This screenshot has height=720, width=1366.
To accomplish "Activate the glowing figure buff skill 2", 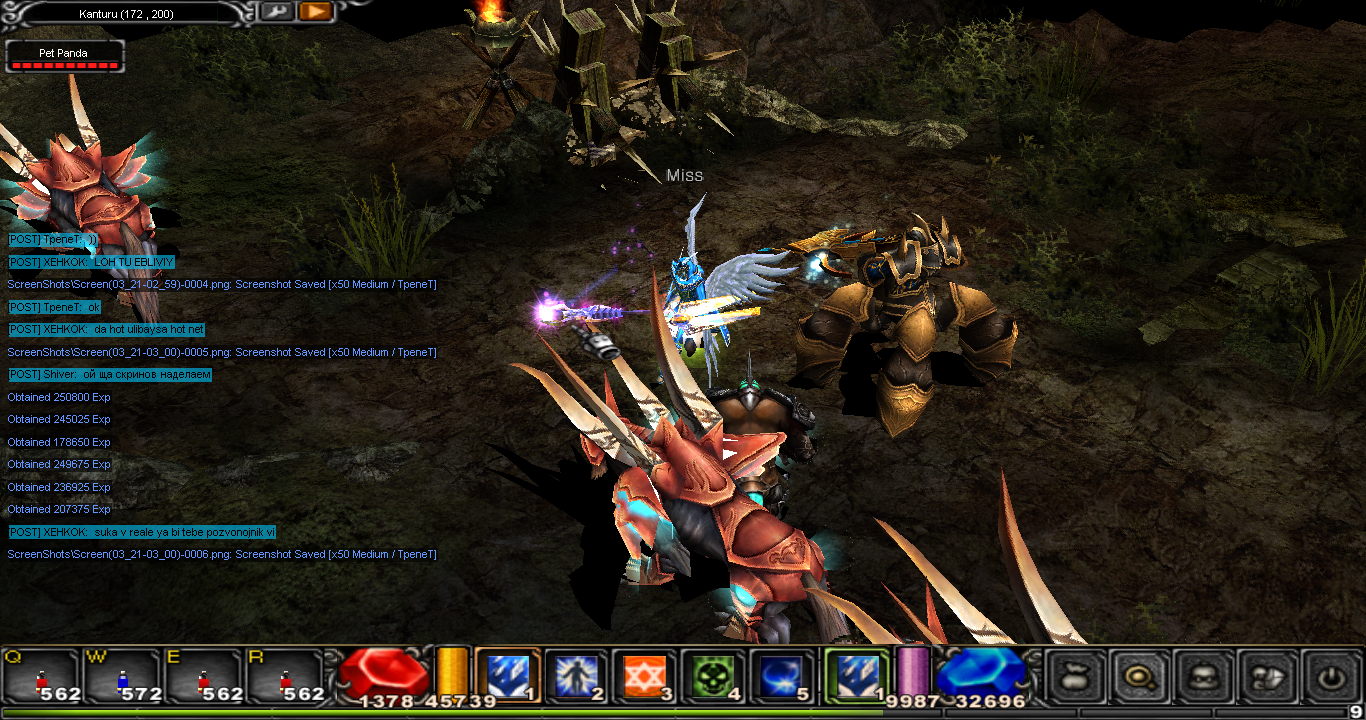I will (x=575, y=677).
